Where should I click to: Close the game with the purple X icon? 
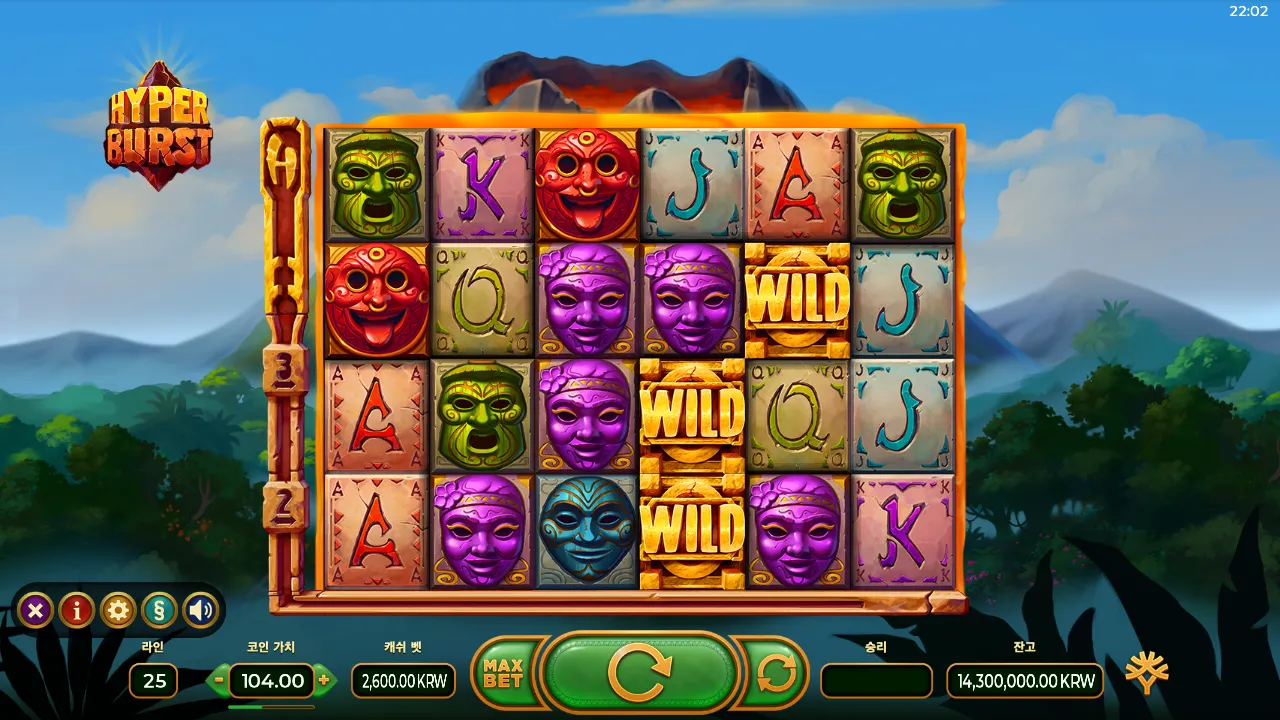pos(35,610)
